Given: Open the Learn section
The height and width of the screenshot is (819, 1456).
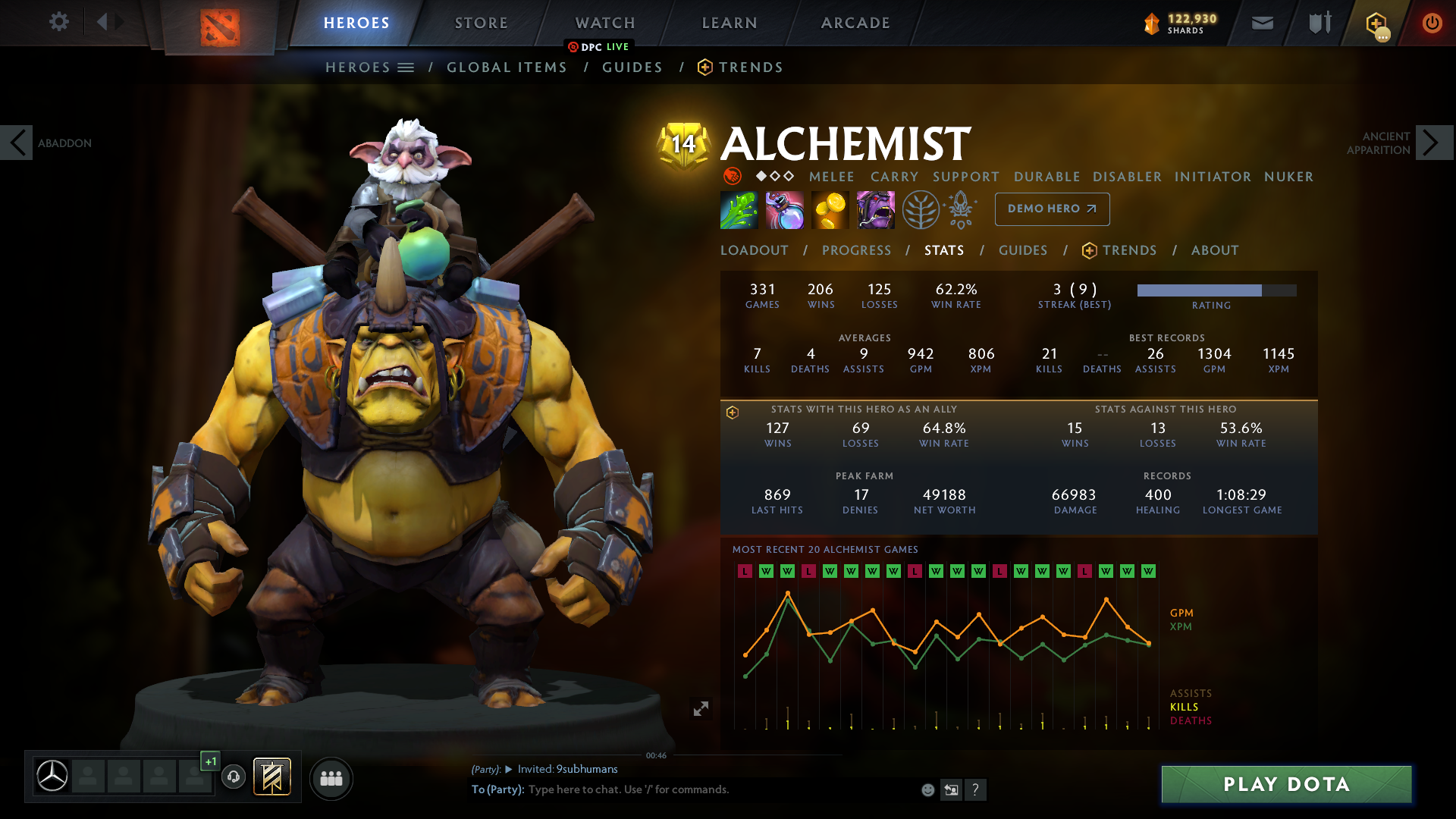Looking at the screenshot, I should click(x=729, y=23).
